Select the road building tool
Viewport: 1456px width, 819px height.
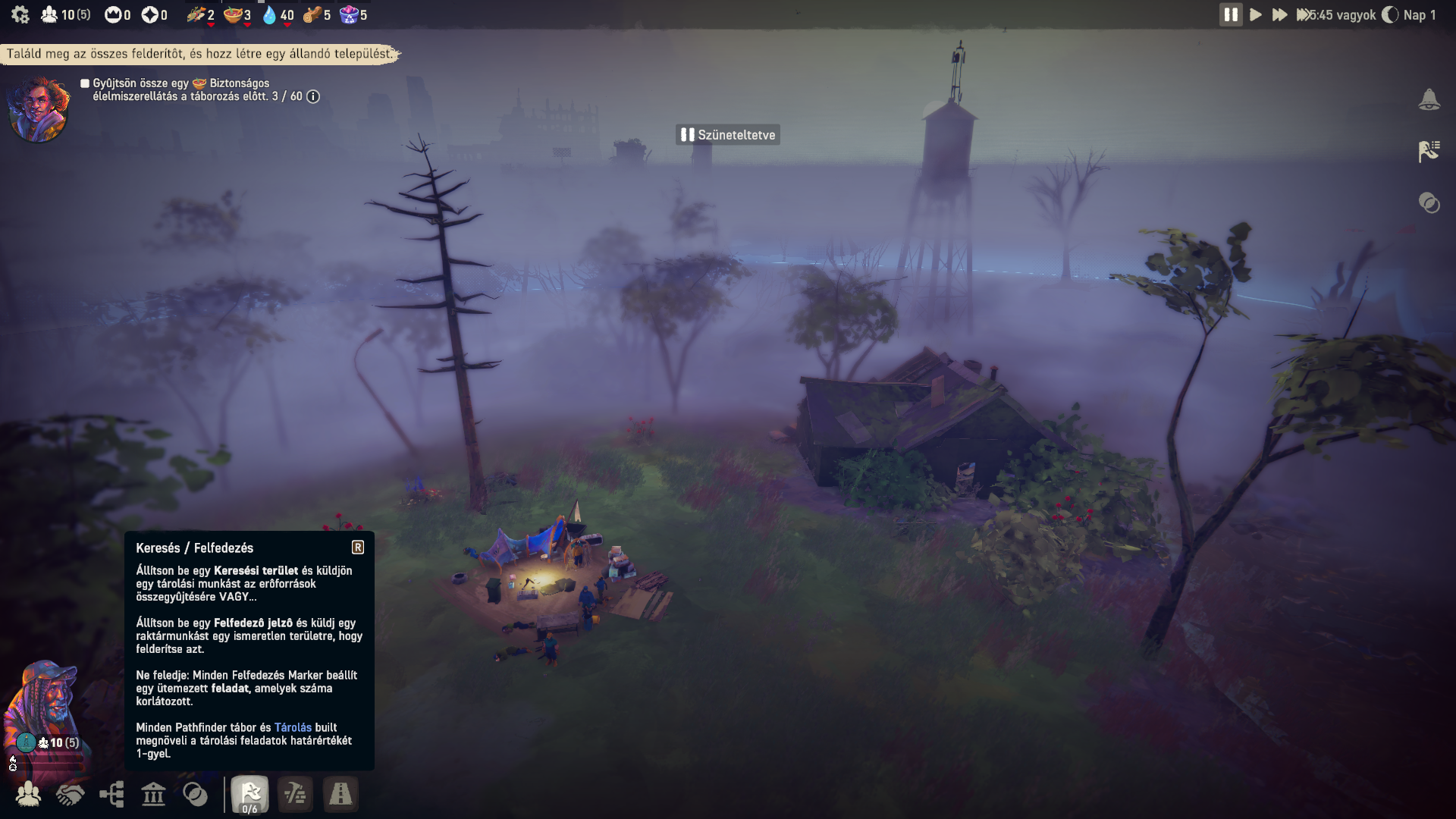tap(340, 794)
